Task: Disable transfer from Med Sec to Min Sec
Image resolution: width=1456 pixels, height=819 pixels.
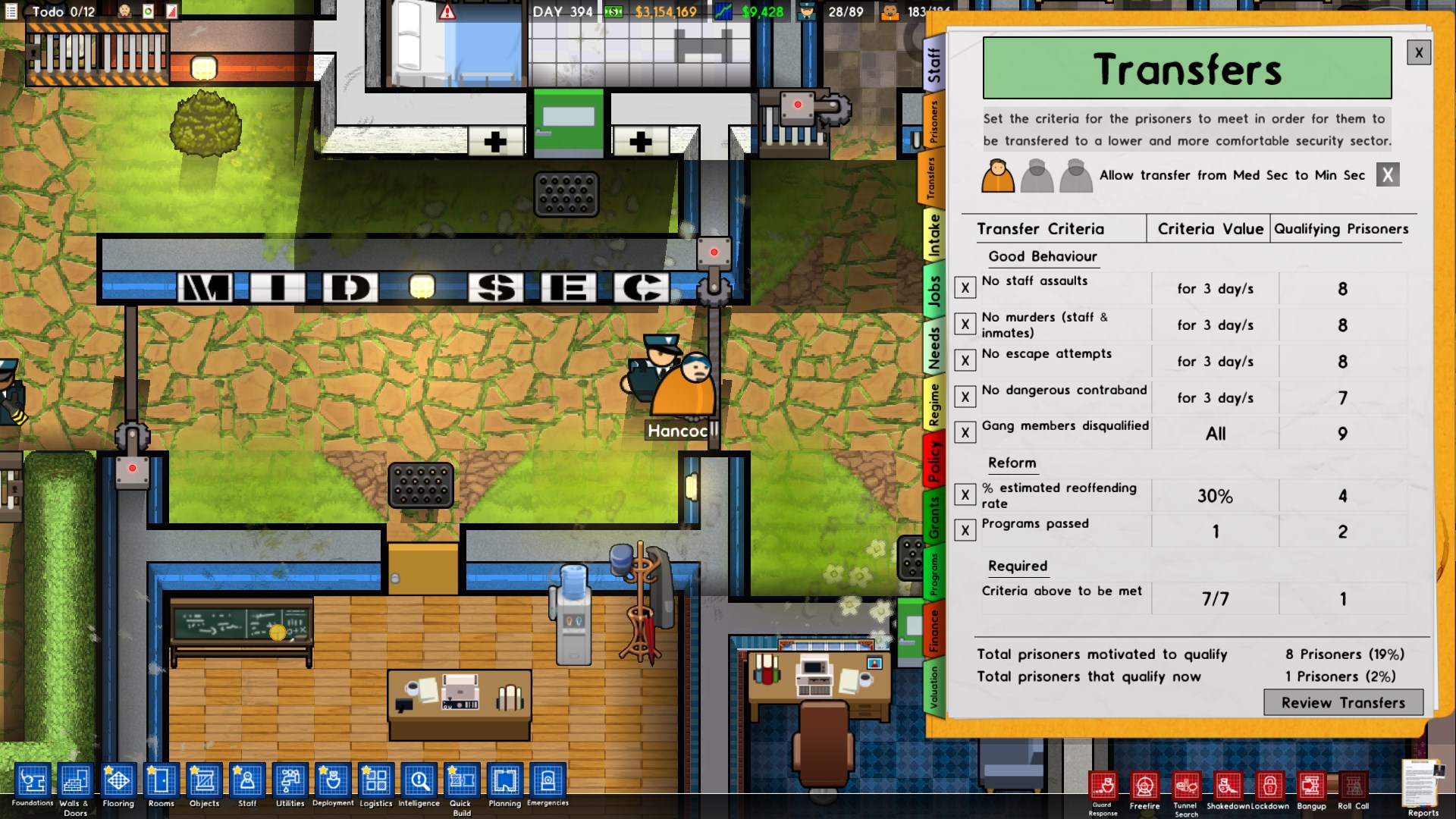Action: coord(1388,174)
